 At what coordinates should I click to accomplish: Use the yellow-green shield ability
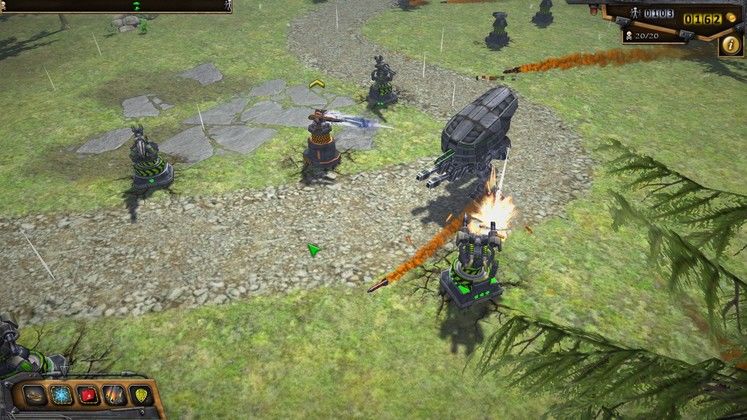141,396
